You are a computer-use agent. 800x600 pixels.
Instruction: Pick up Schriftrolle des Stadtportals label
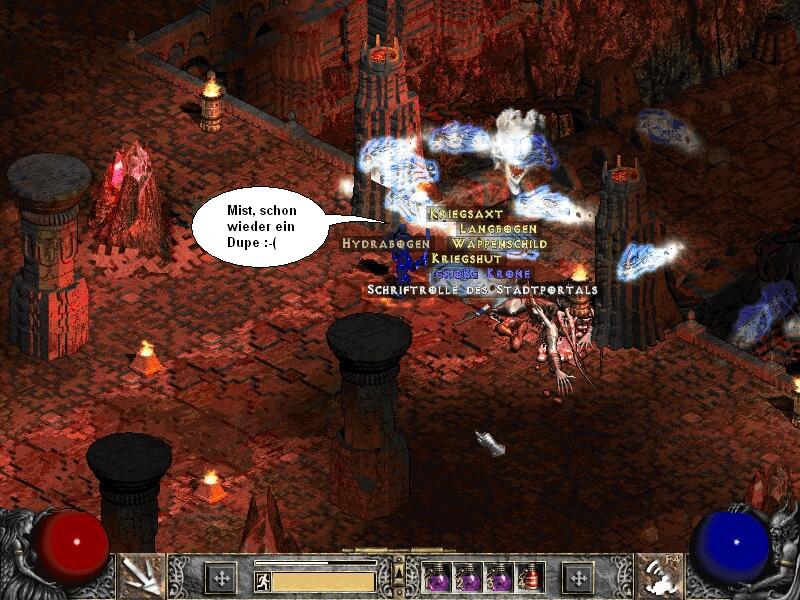pyautogui.click(x=482, y=289)
